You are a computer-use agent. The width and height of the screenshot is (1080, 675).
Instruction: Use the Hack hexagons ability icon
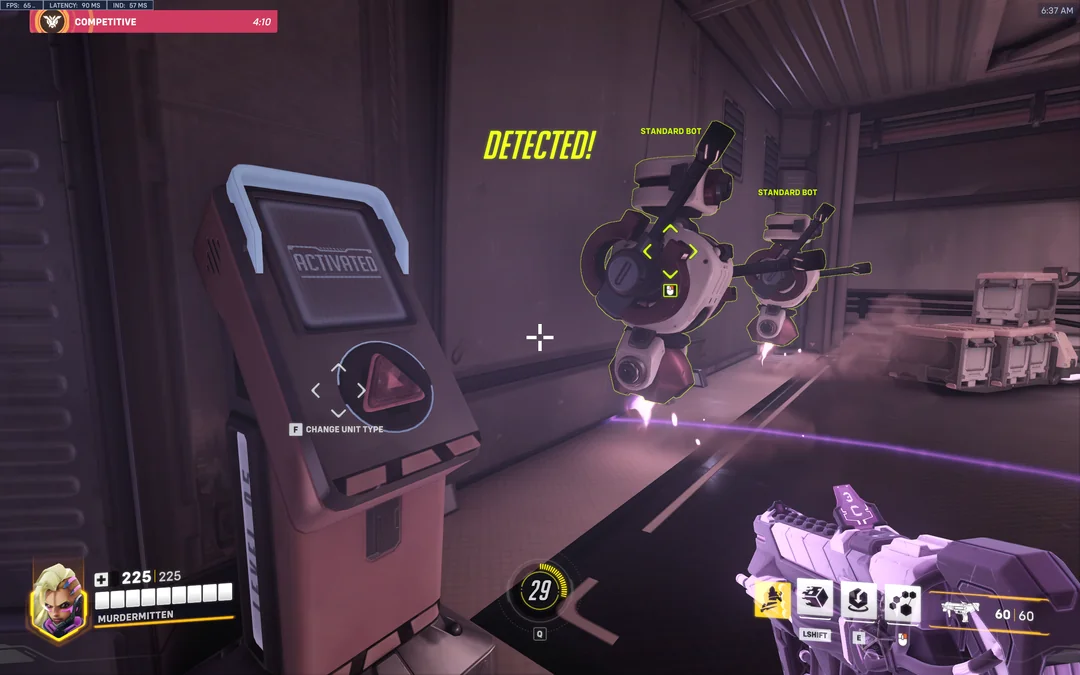[903, 600]
